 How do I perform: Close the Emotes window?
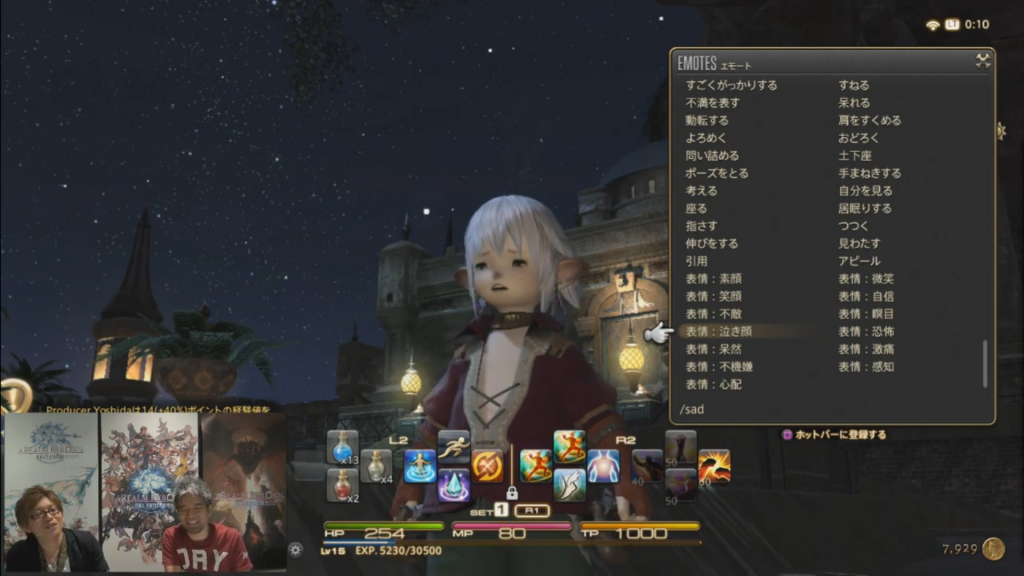point(983,61)
